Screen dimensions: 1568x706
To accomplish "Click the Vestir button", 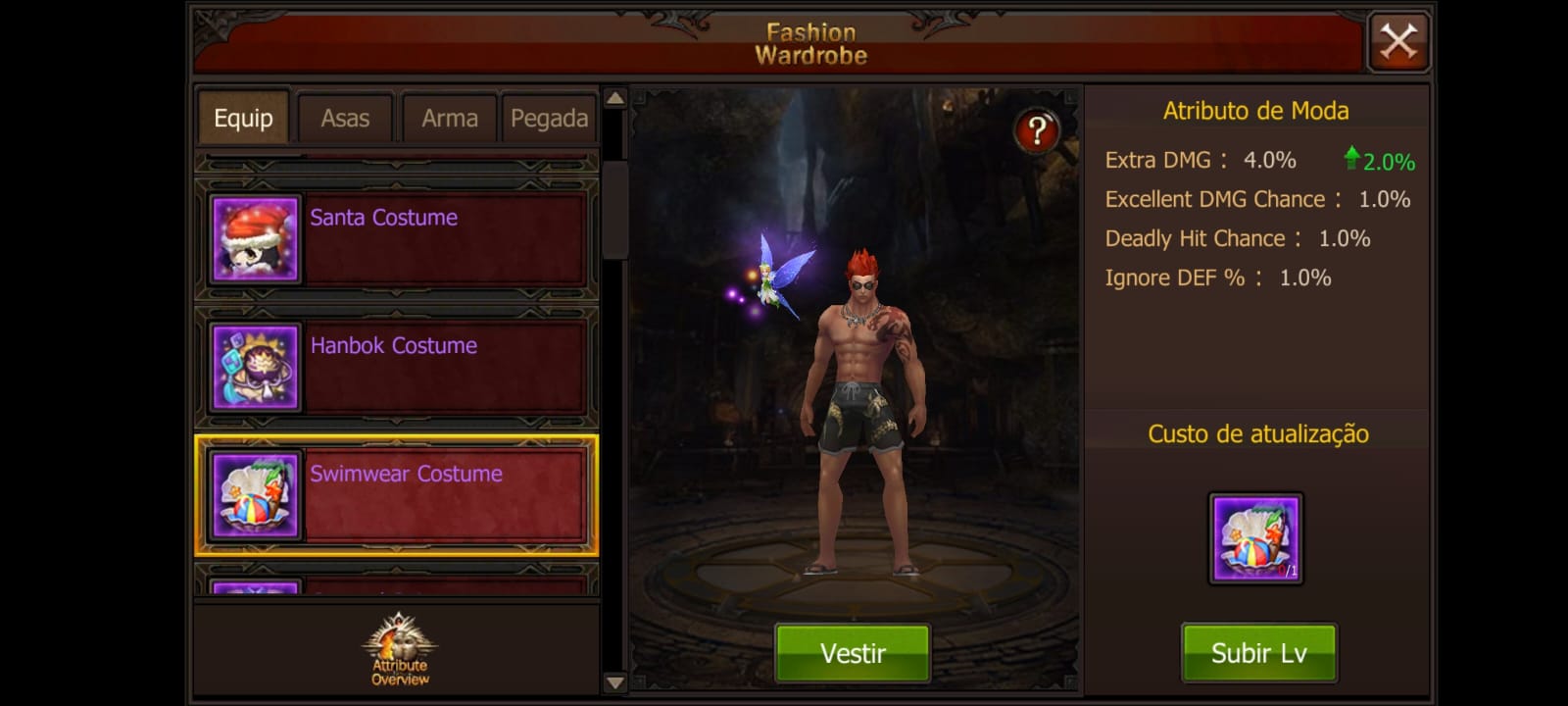I will click(853, 653).
